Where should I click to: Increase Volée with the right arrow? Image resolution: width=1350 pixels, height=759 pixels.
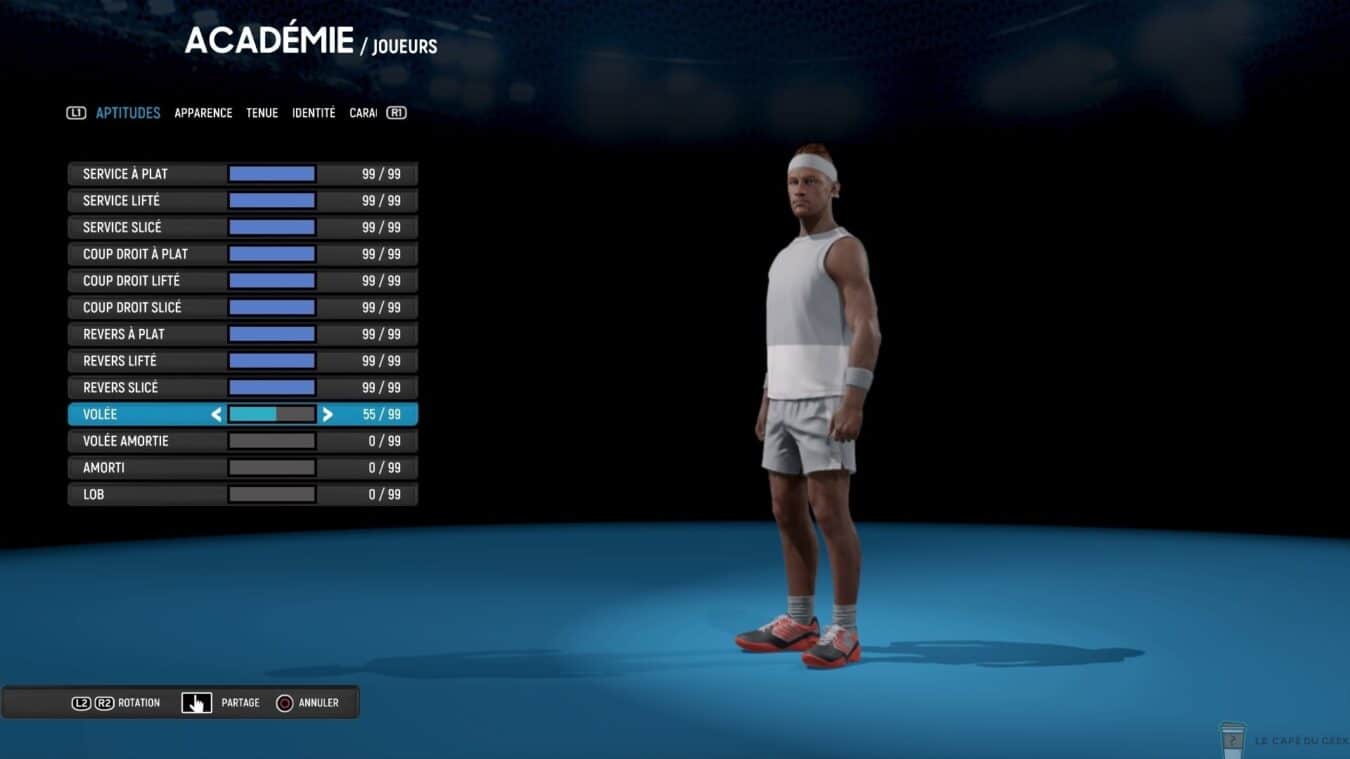[x=327, y=414]
